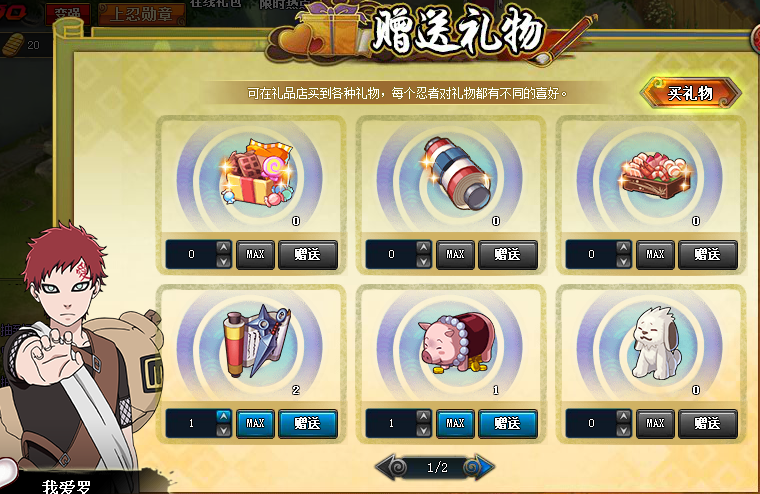The height and width of the screenshot is (494, 760).
Task: Click the quantity field under the meat bento
Action: (x=591, y=254)
